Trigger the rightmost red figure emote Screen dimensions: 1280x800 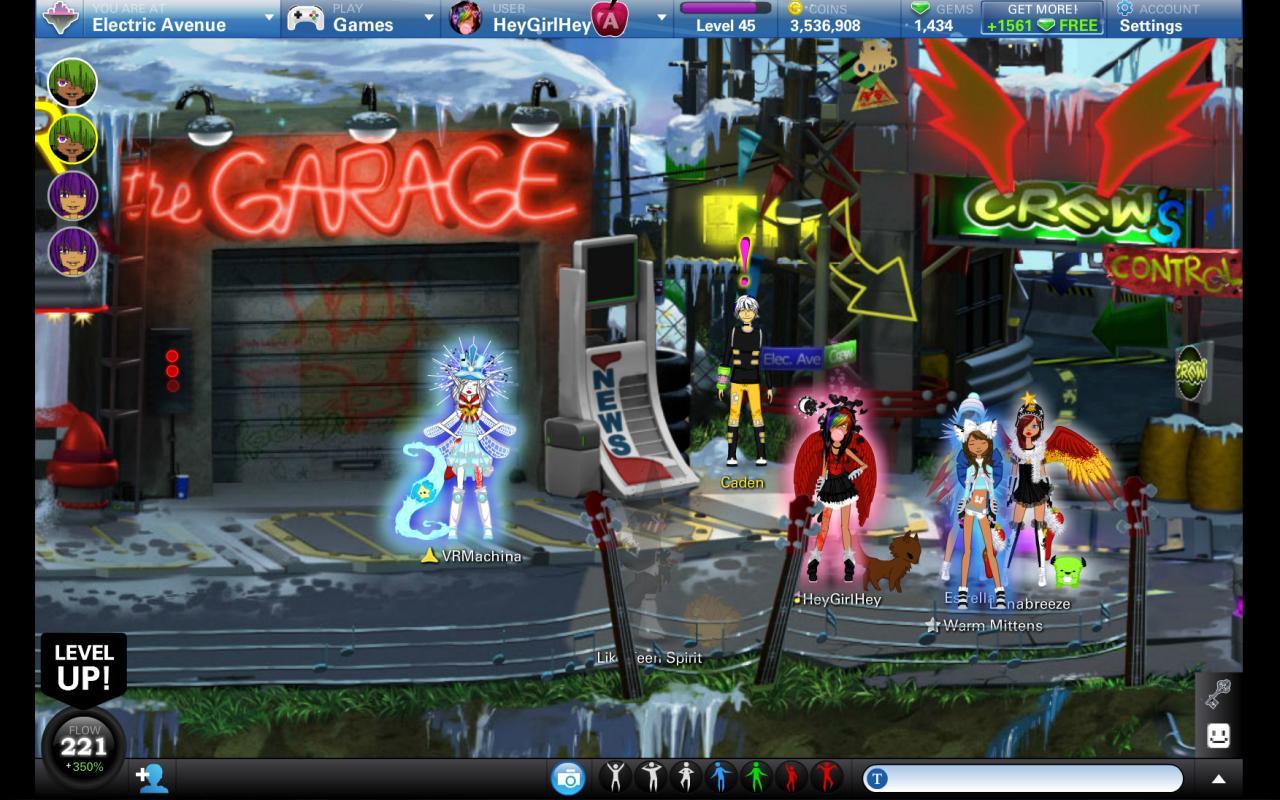(826, 777)
